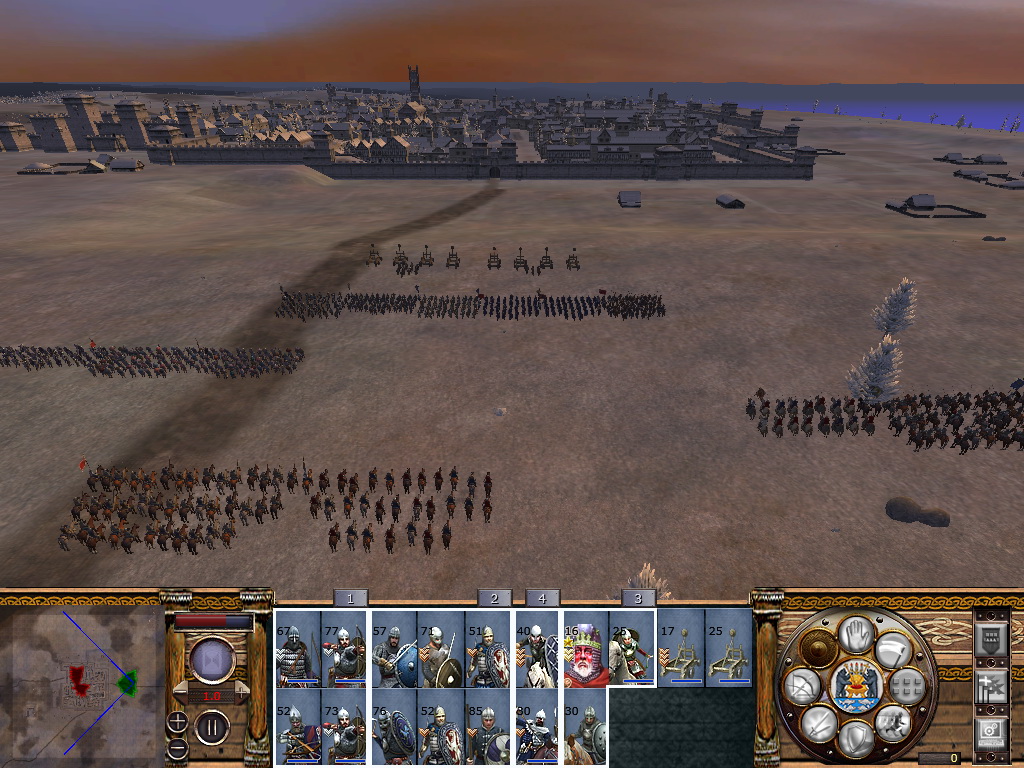Toggle guard mode shield button
1024x768 pixels.
coord(856,738)
